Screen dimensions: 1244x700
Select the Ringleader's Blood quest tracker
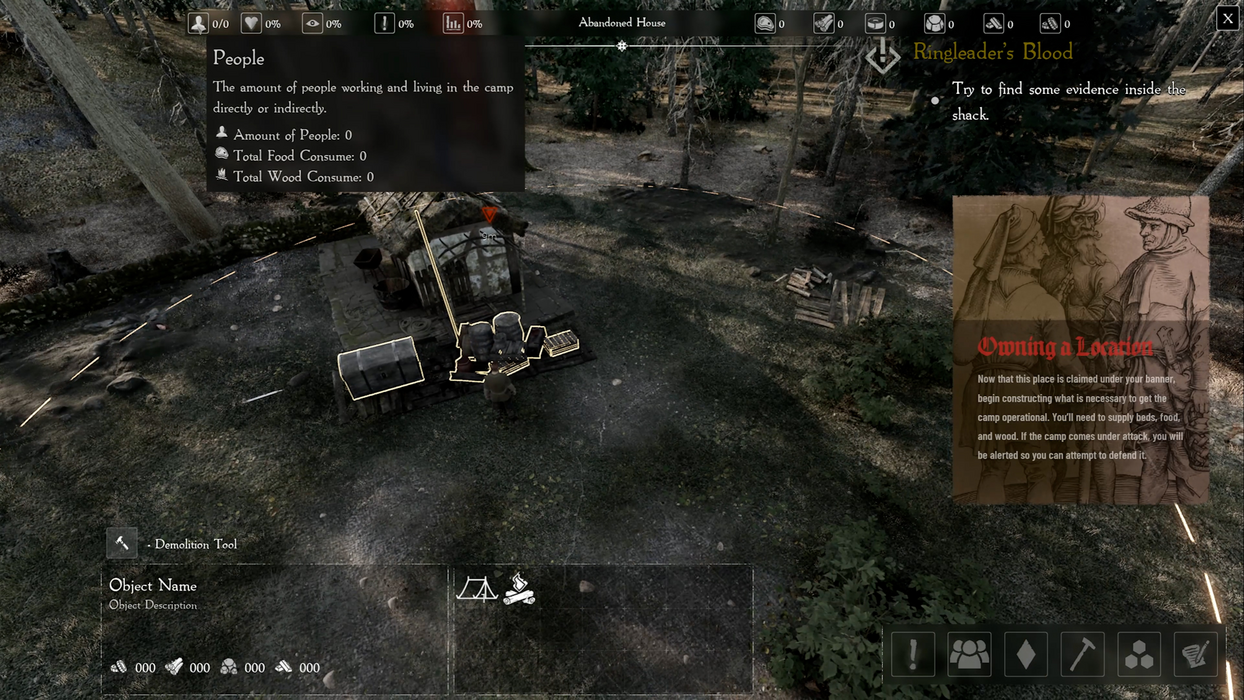click(992, 53)
